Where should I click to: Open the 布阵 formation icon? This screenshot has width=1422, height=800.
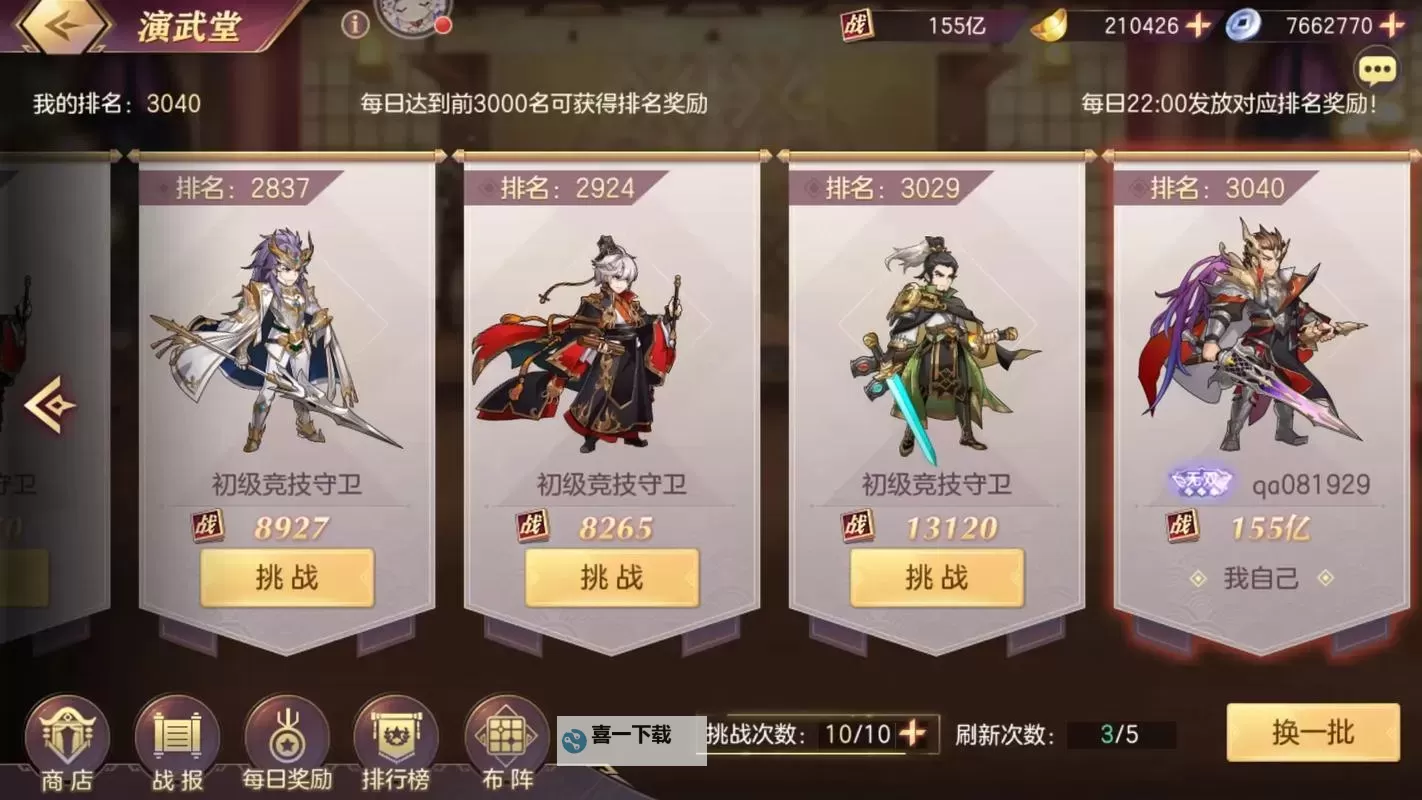(504, 745)
